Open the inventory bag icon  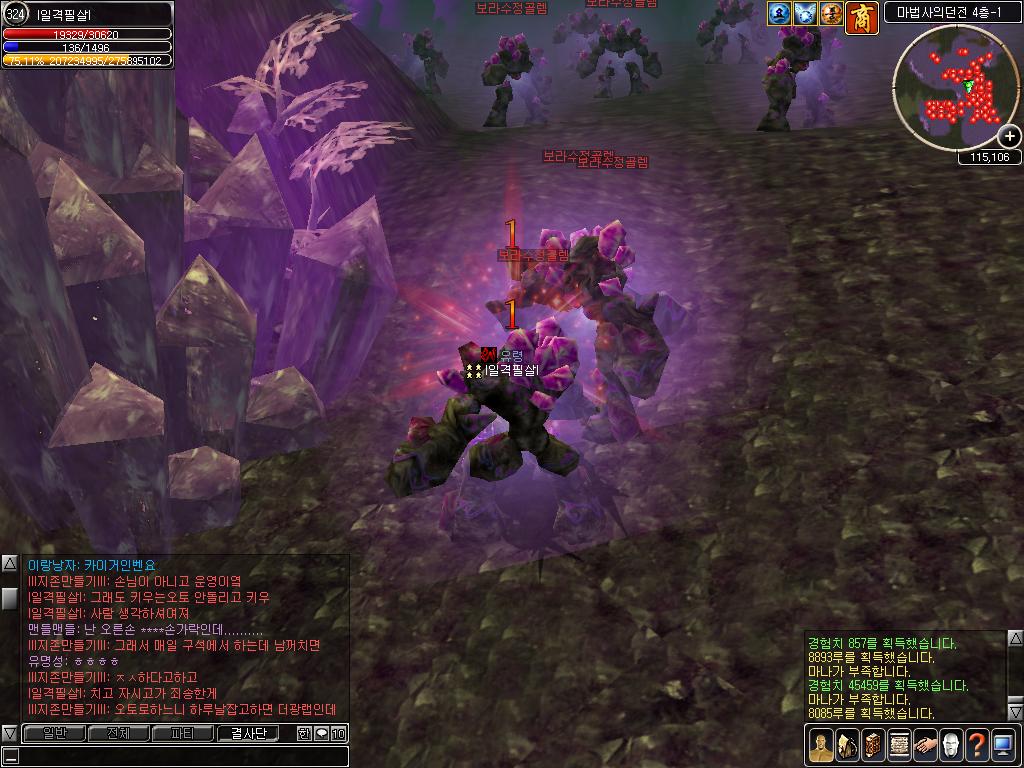(x=847, y=745)
